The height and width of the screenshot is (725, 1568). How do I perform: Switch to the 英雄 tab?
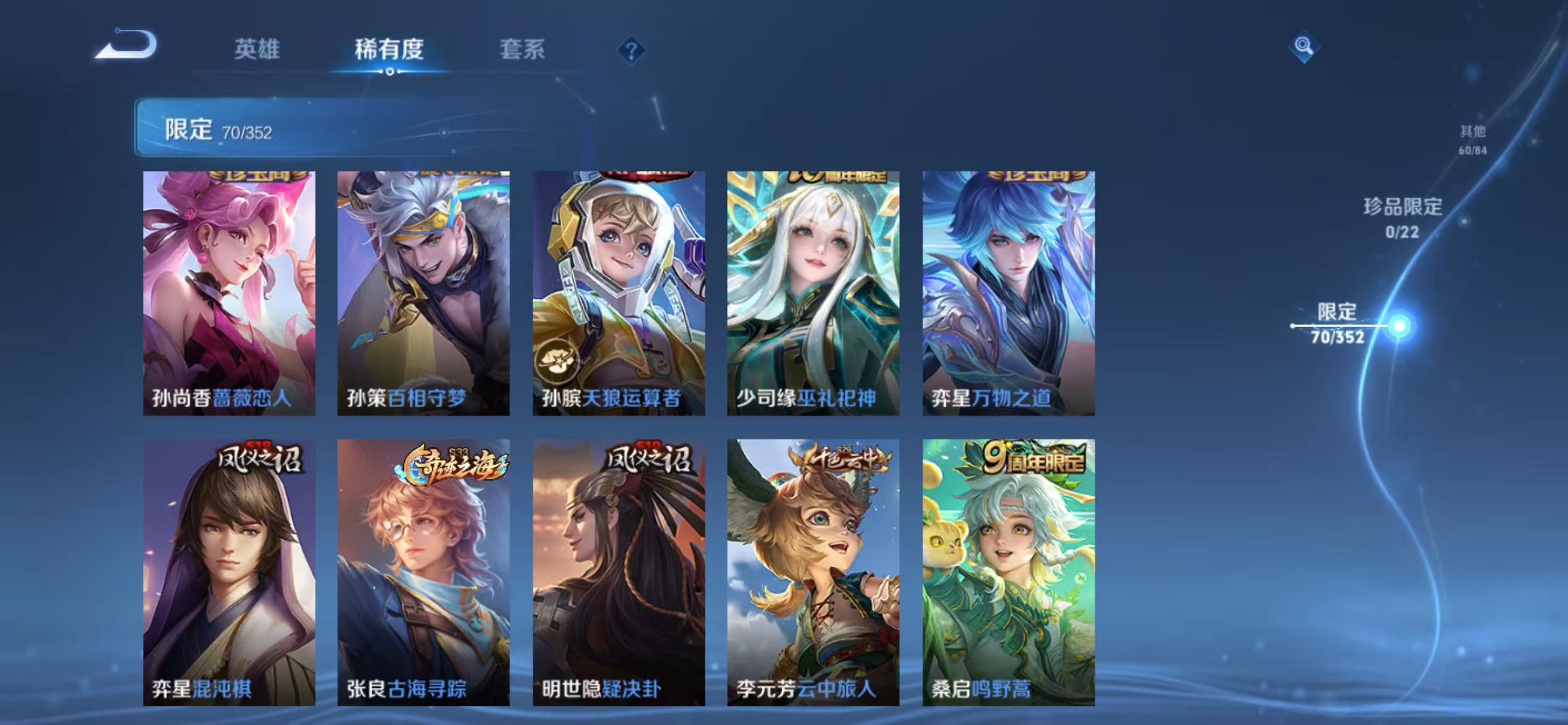[258, 50]
